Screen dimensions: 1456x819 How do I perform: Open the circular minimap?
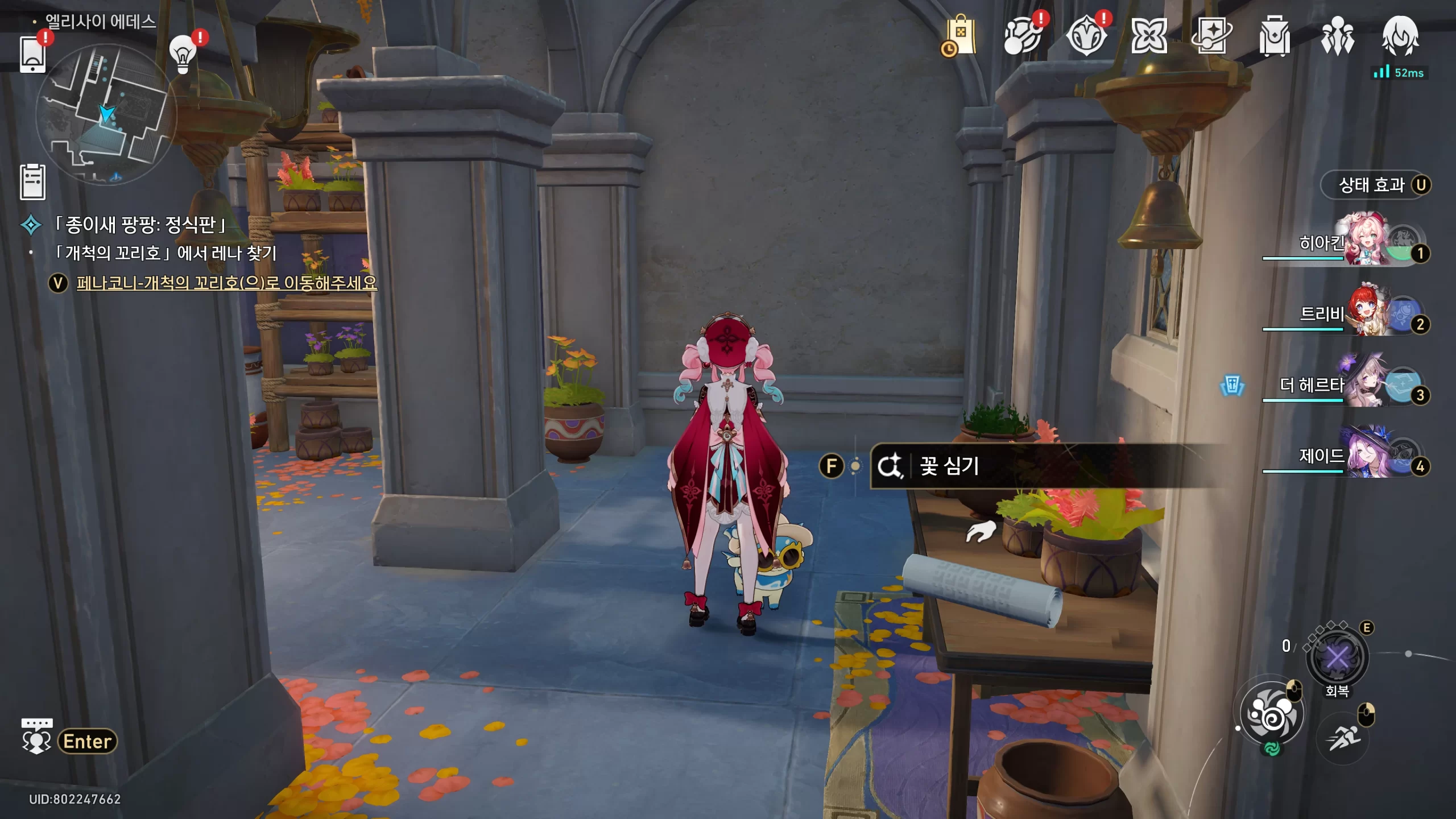click(106, 114)
